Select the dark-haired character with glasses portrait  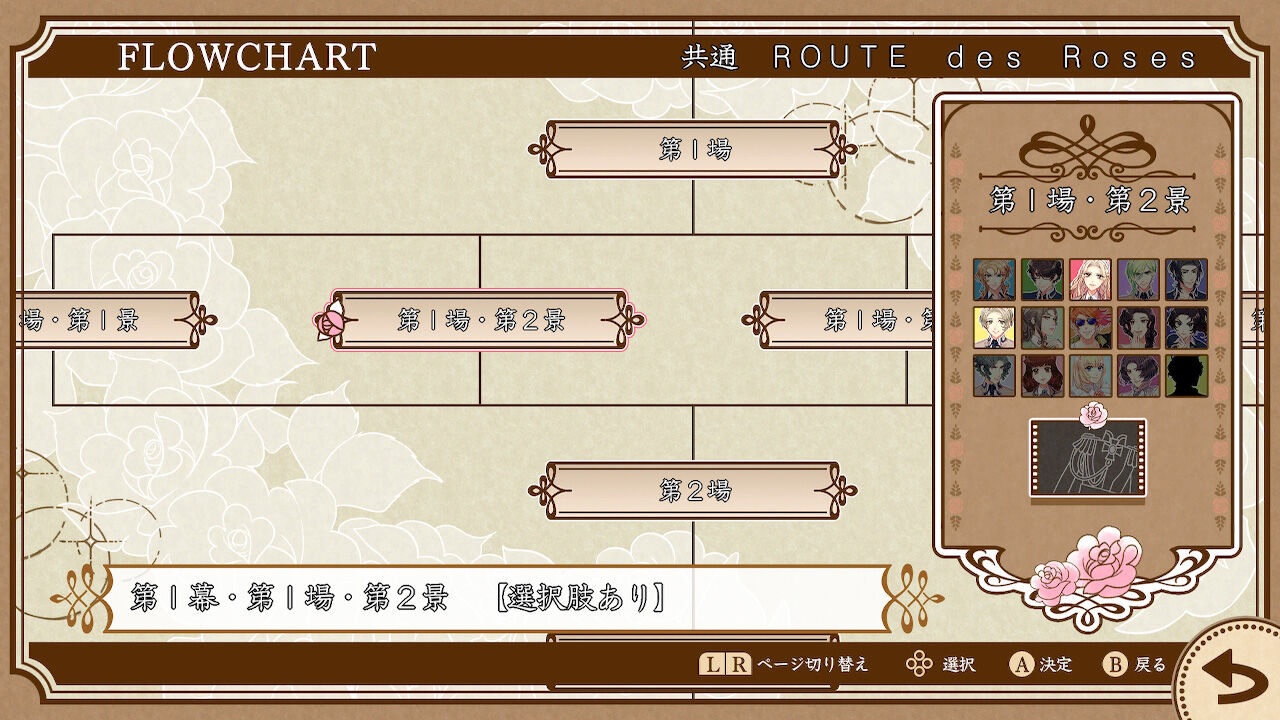pyautogui.click(x=1043, y=280)
